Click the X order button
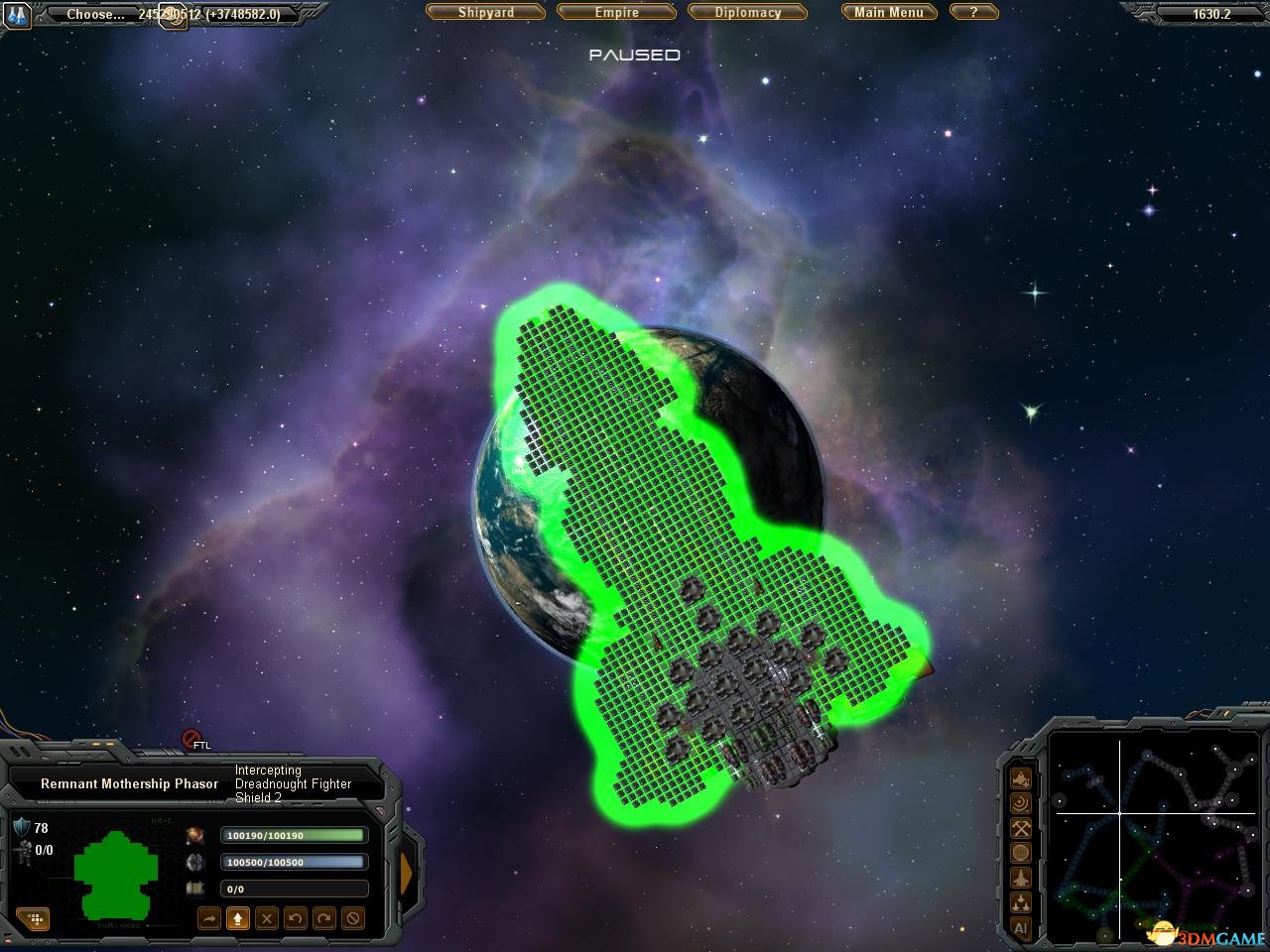Image resolution: width=1270 pixels, height=952 pixels. (x=266, y=919)
